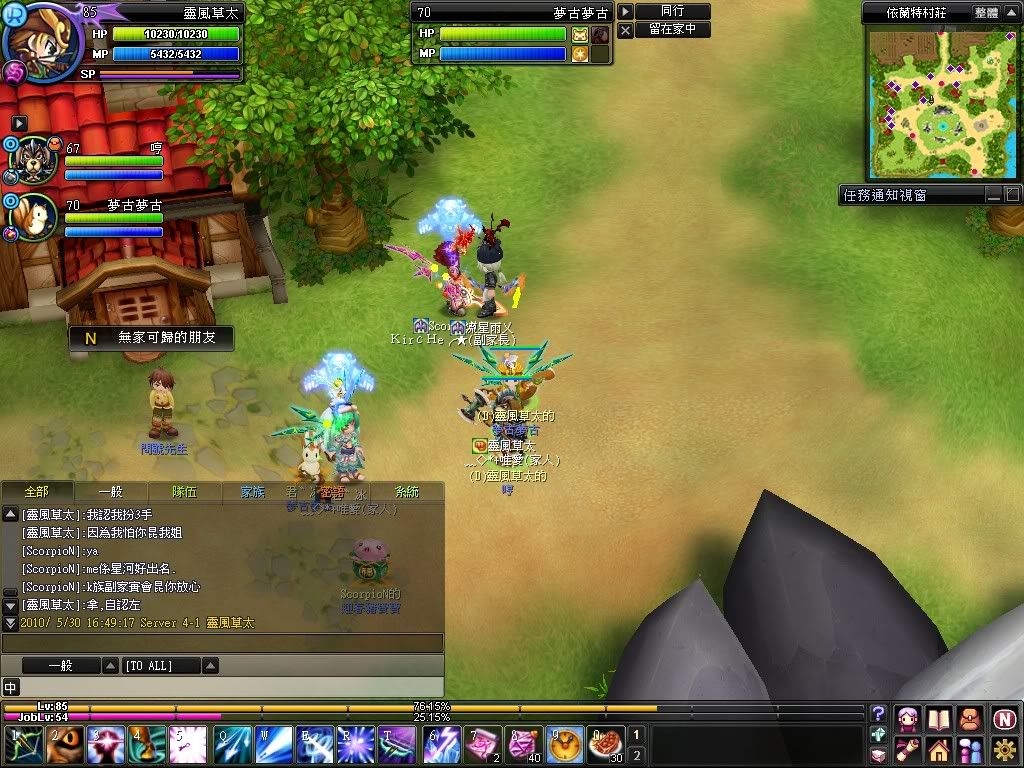Toggle the 整體 overall map button
The height and width of the screenshot is (768, 1024).
[986, 13]
